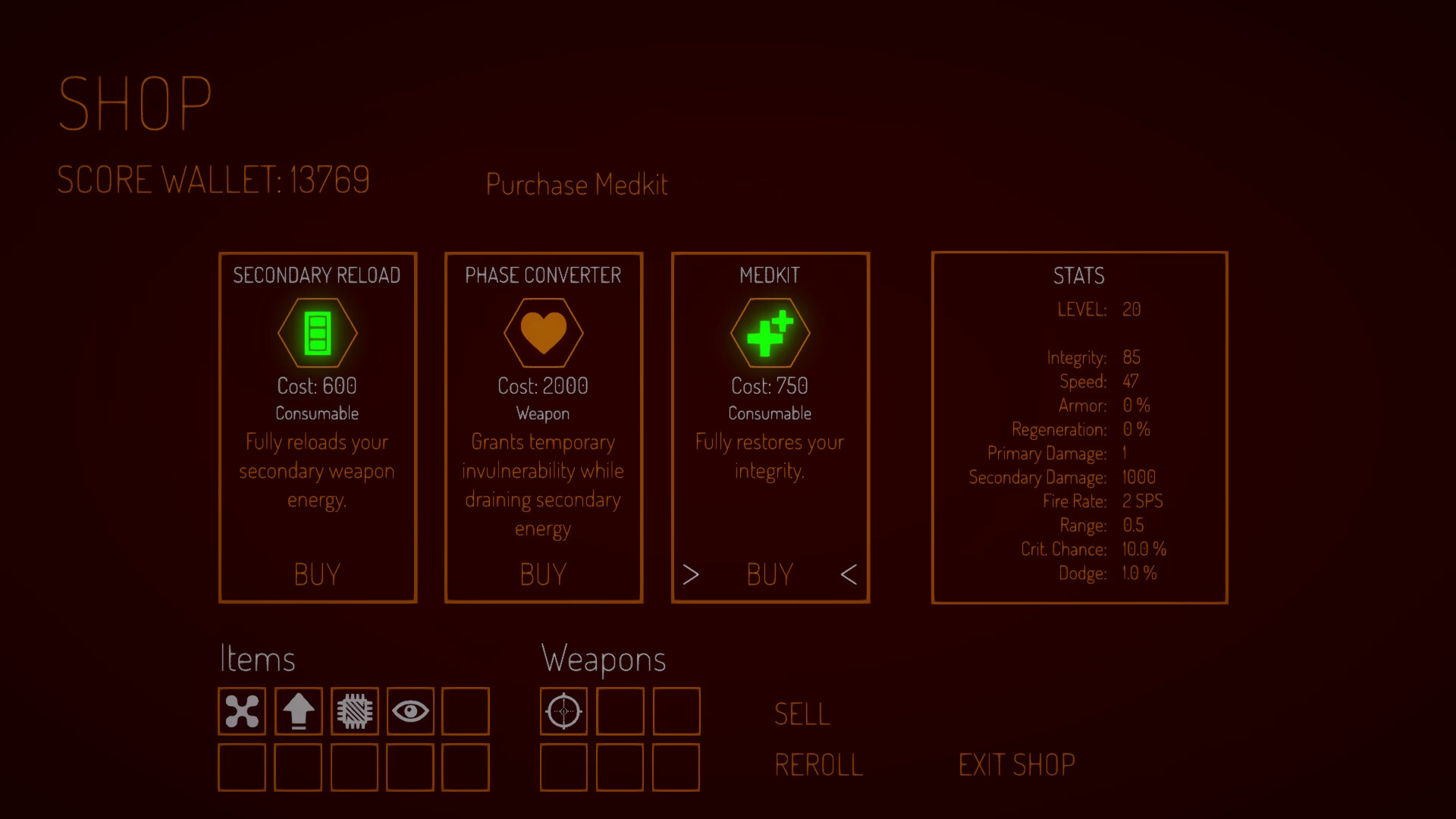
Task: Click the Purchase Medkit heading text
Action: [x=576, y=184]
